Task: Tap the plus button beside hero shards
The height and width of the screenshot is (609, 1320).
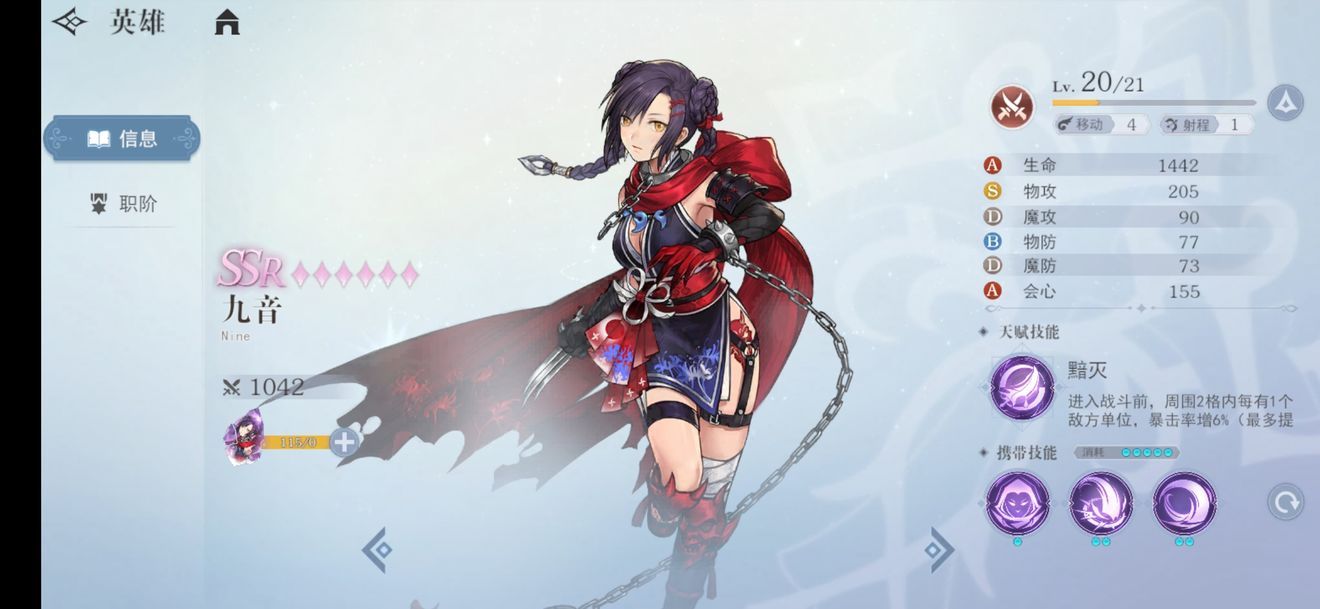Action: point(344,441)
